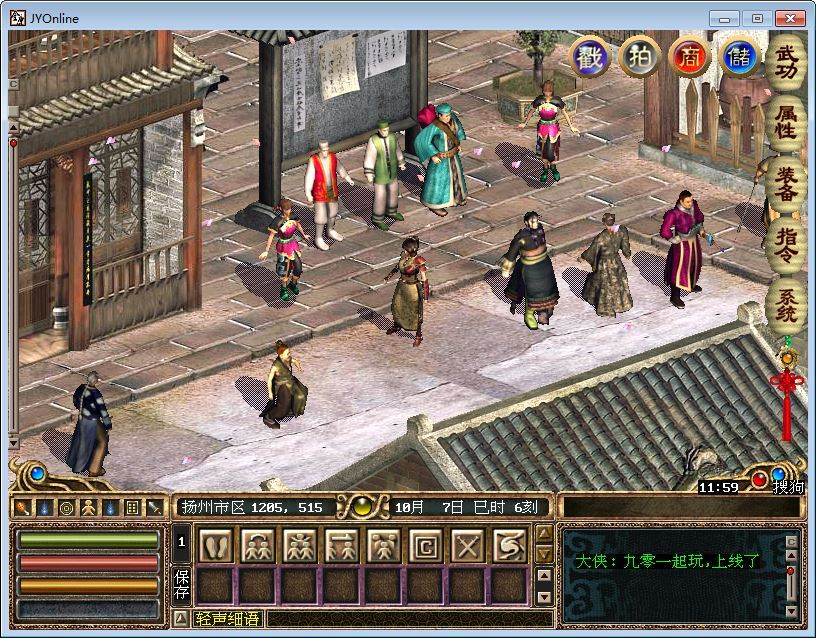Image resolution: width=816 pixels, height=638 pixels.
Task: Open the 属性 attributes lantern menu
Action: click(786, 122)
